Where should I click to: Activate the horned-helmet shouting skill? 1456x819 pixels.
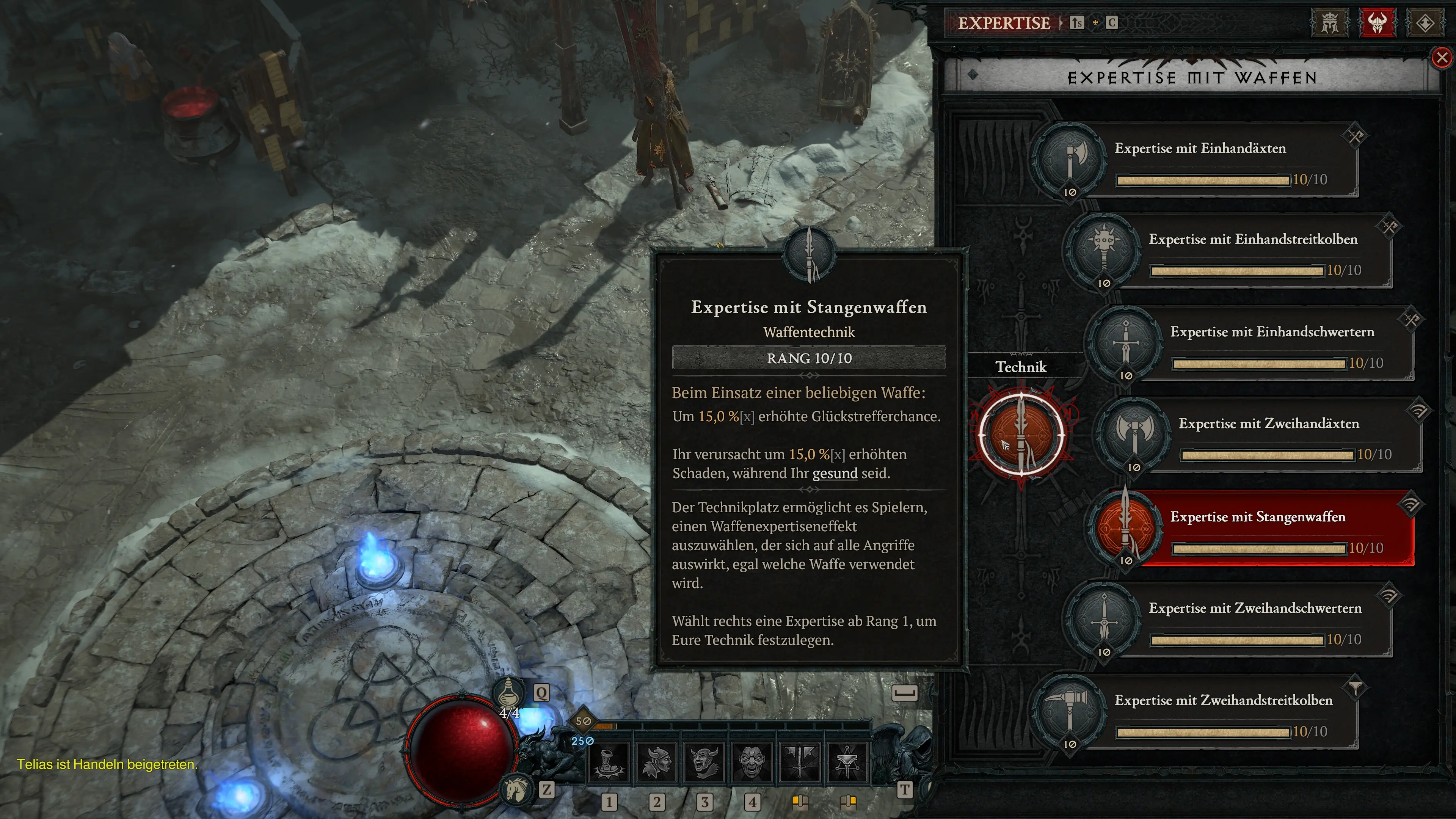tap(704, 763)
